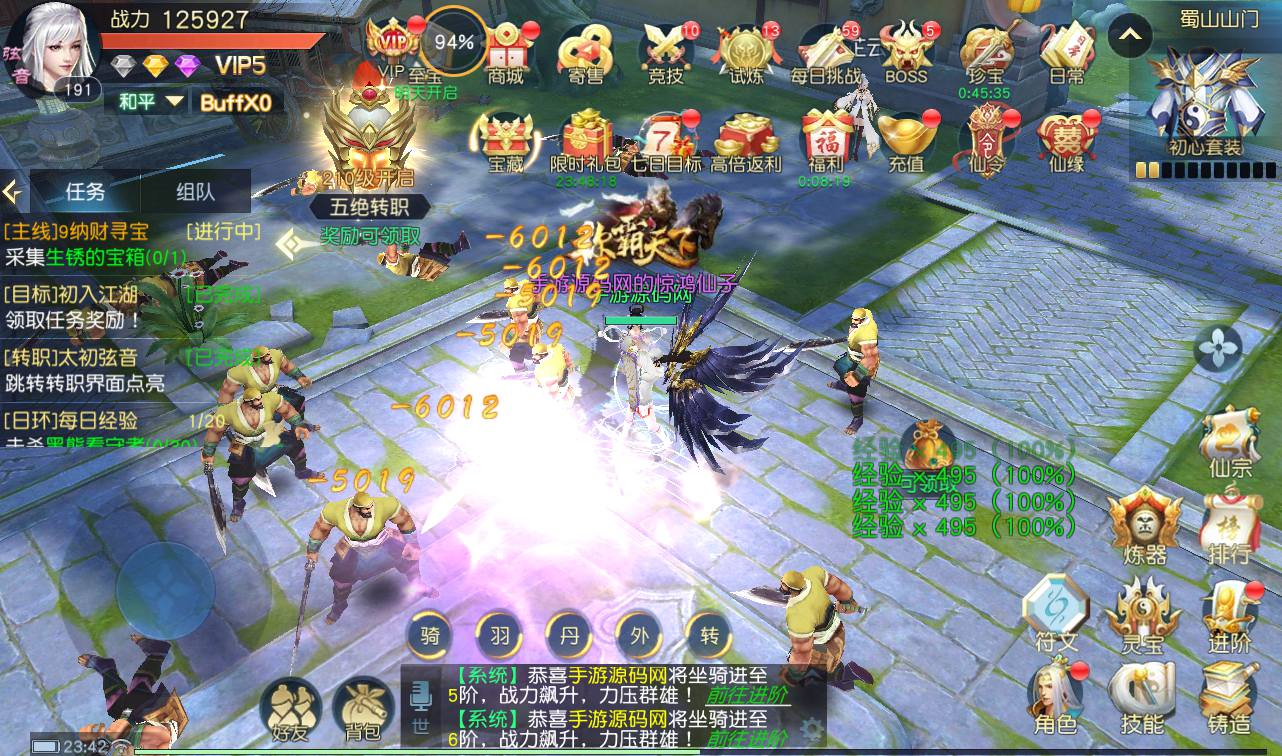Open the 限时礼包 limited gift pack
This screenshot has height=756, width=1282.
click(586, 142)
